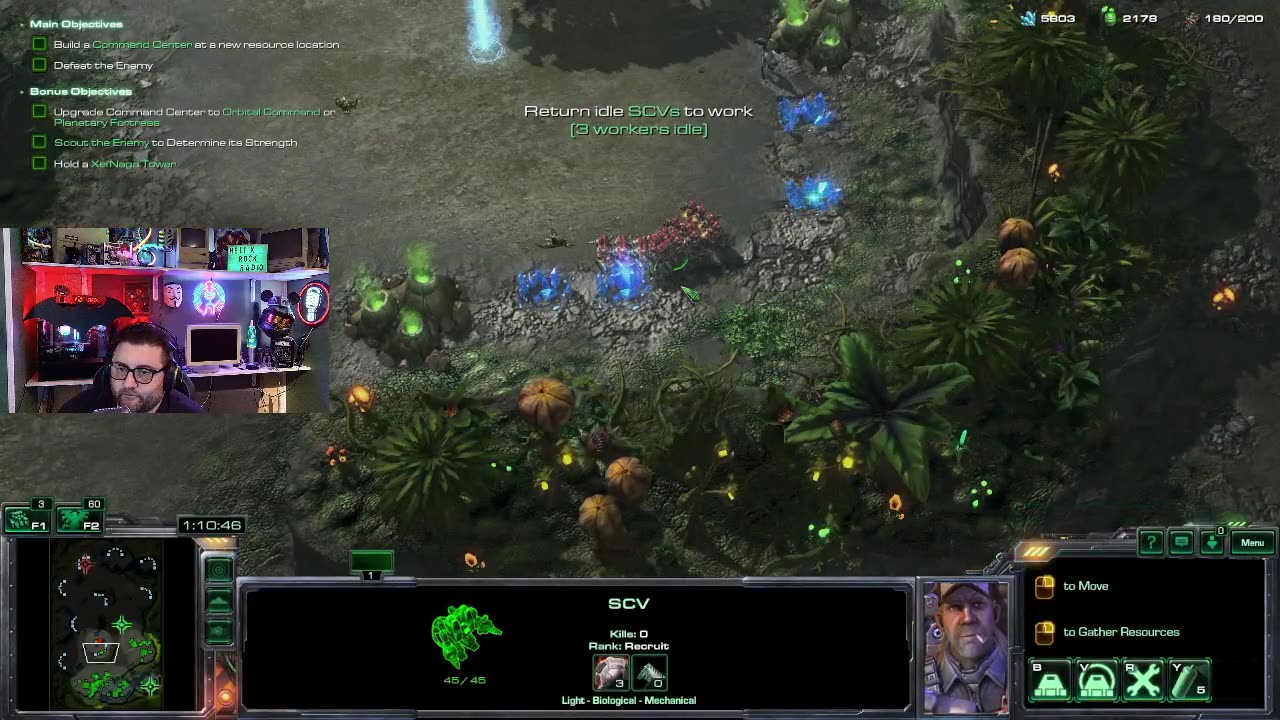Click the minimap ping alert icon

(218, 568)
